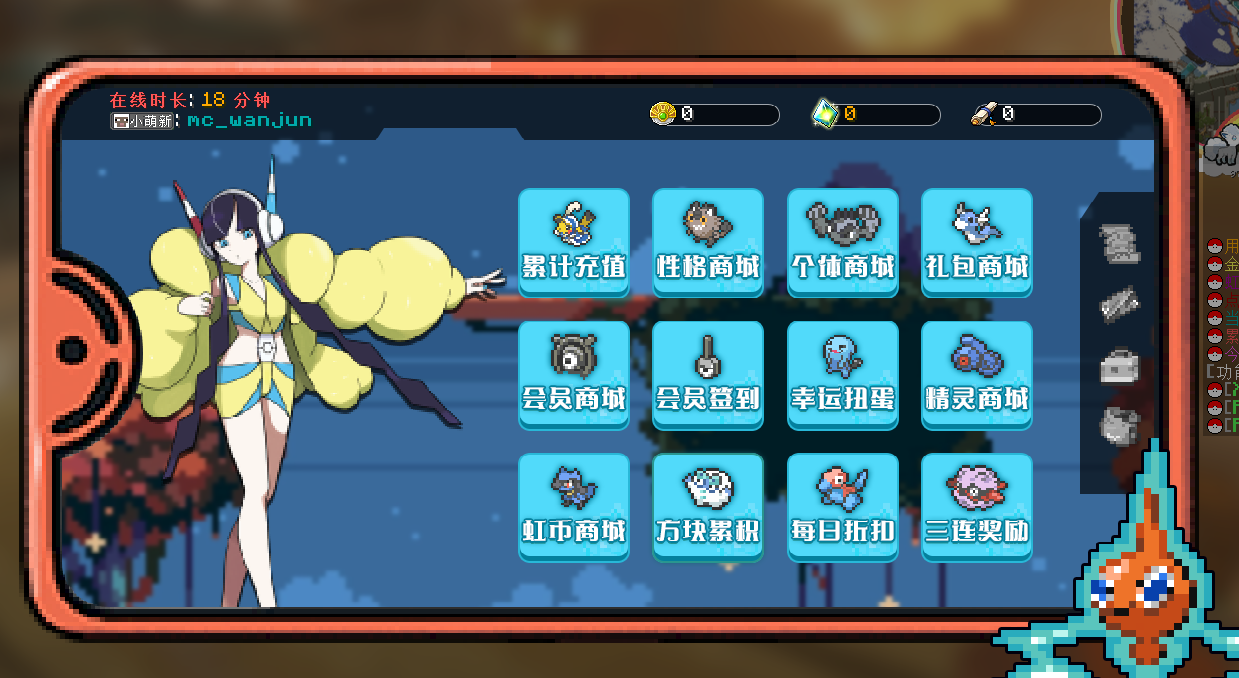Open the 方块累积 tile
Image resolution: width=1239 pixels, height=678 pixels.
[x=708, y=507]
